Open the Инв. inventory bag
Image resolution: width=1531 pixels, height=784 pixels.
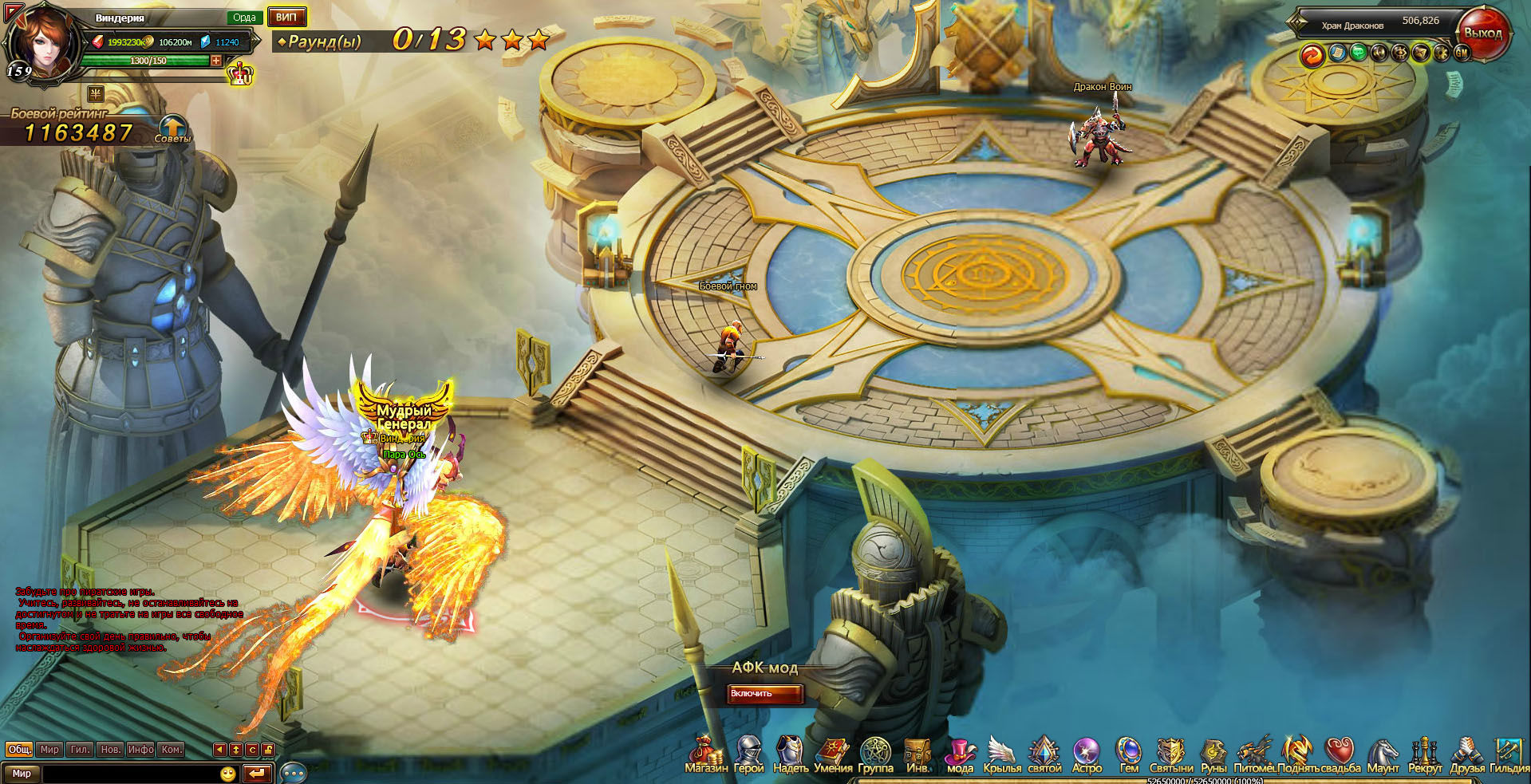(x=917, y=754)
